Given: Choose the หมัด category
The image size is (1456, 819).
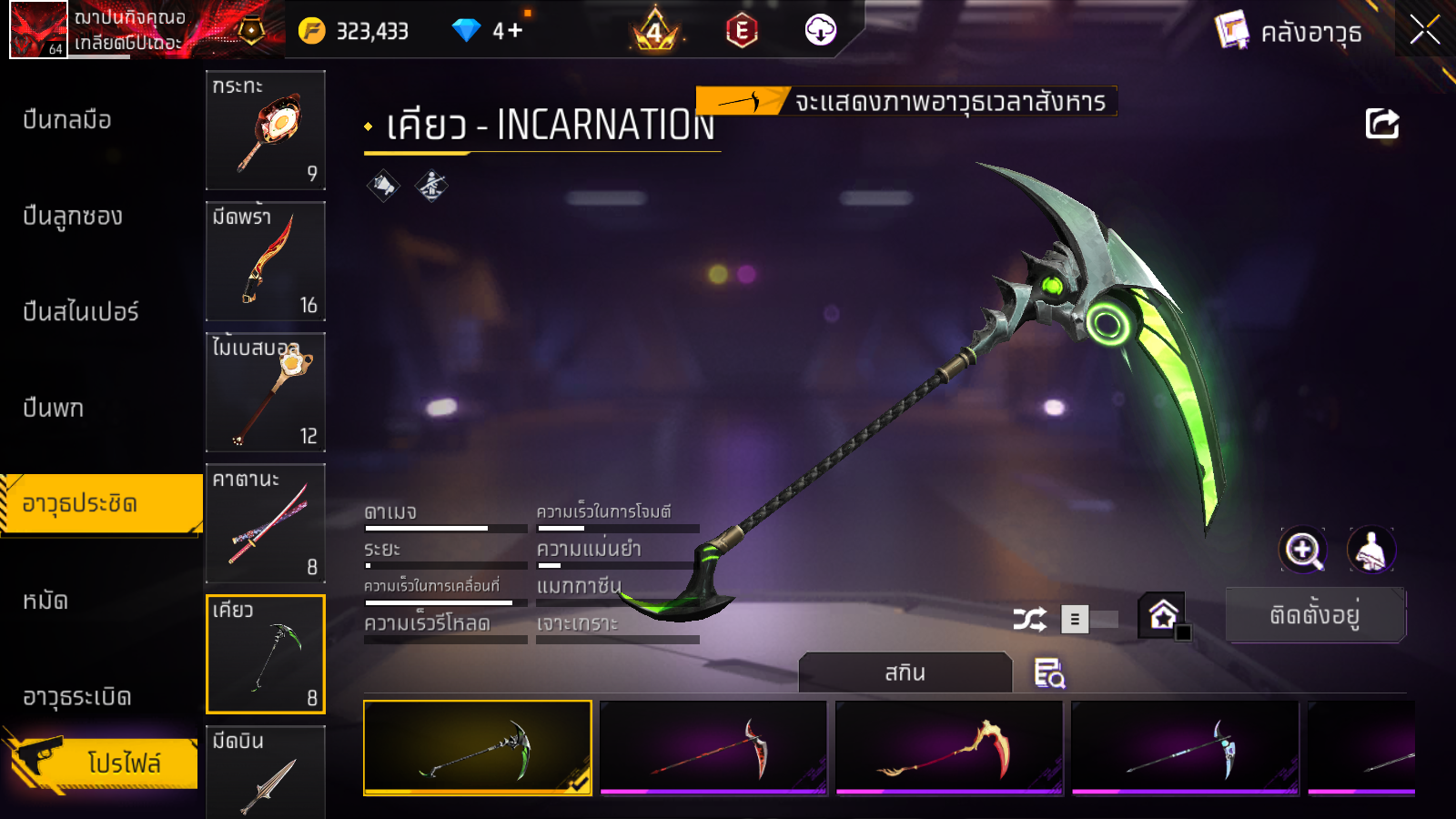Looking at the screenshot, I should click(45, 601).
